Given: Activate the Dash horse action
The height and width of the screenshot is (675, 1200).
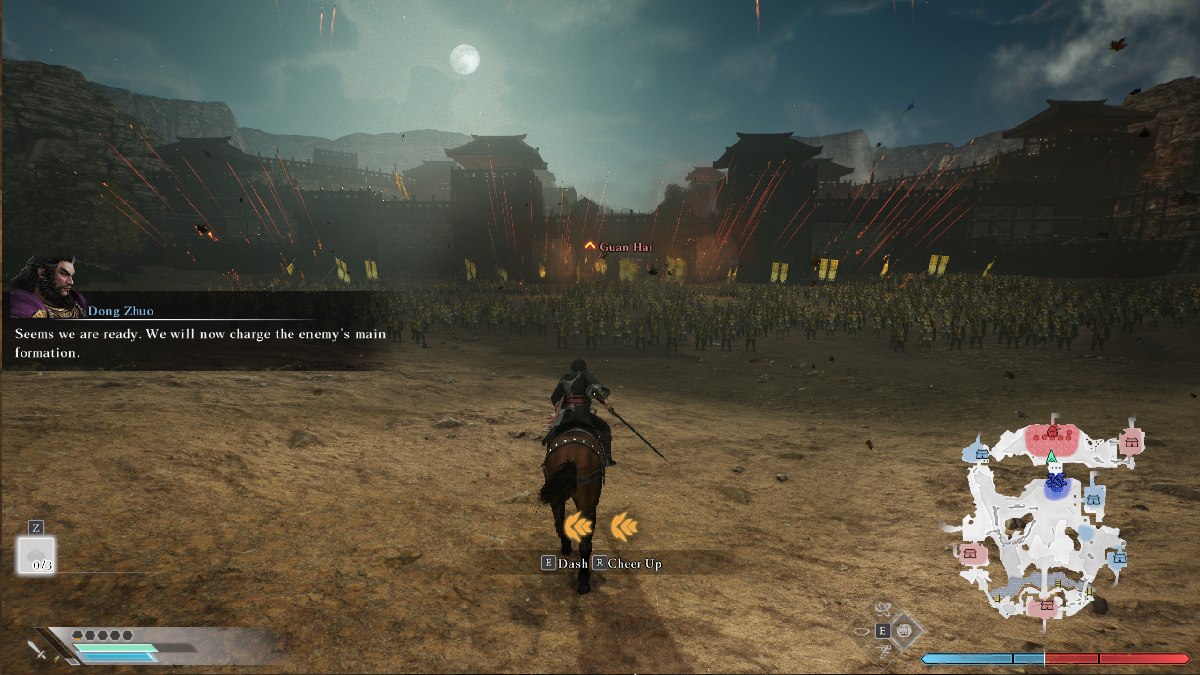Looking at the screenshot, I should click(x=565, y=563).
